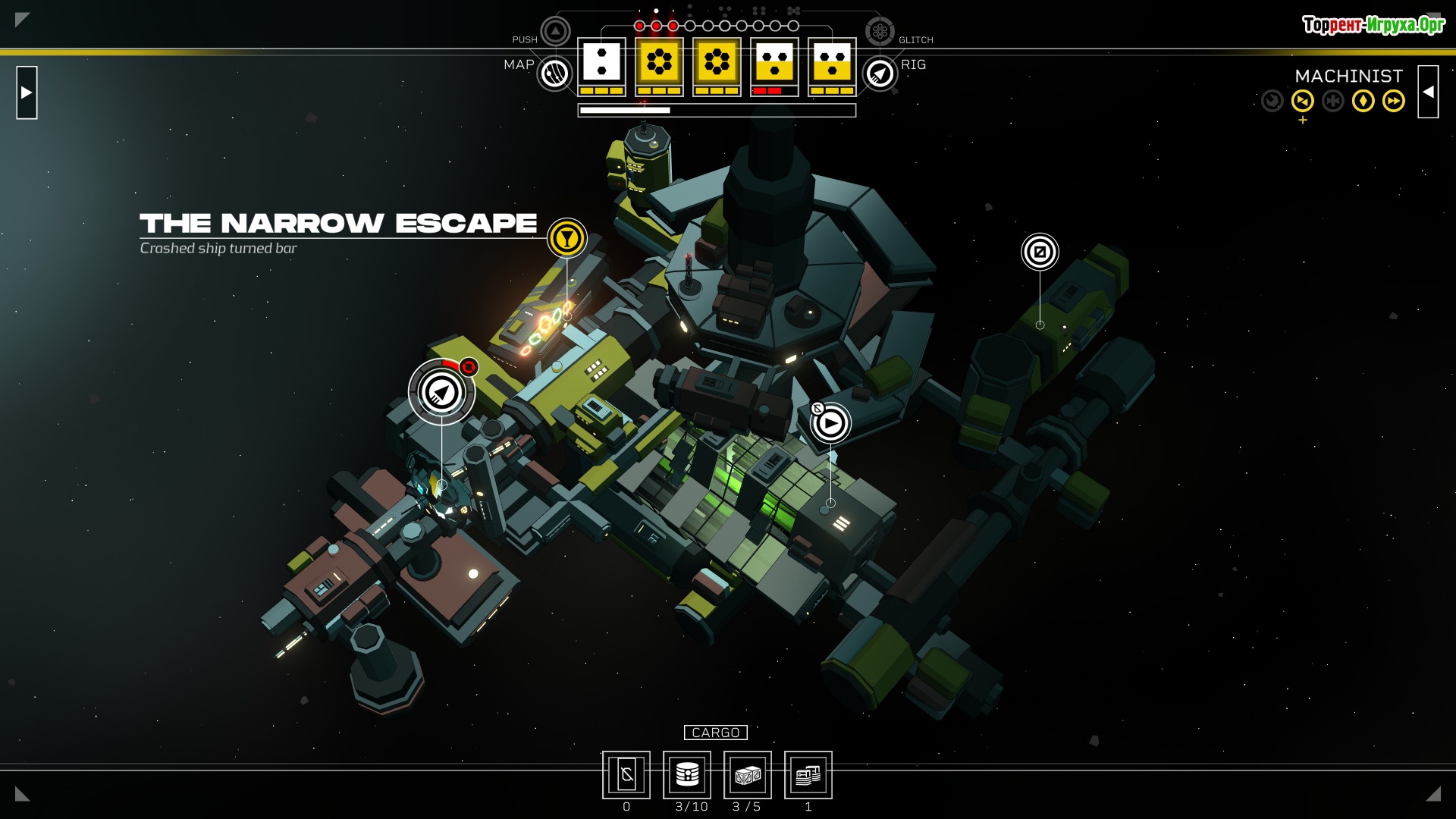Activate the Push action icon
This screenshot has width=1456, height=819.
[x=555, y=32]
